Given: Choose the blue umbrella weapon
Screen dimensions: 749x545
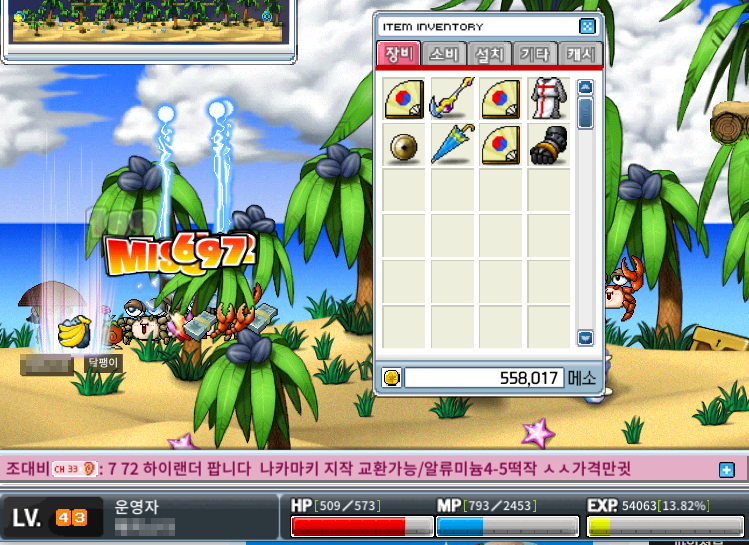Looking at the screenshot, I should pyautogui.click(x=451, y=145).
